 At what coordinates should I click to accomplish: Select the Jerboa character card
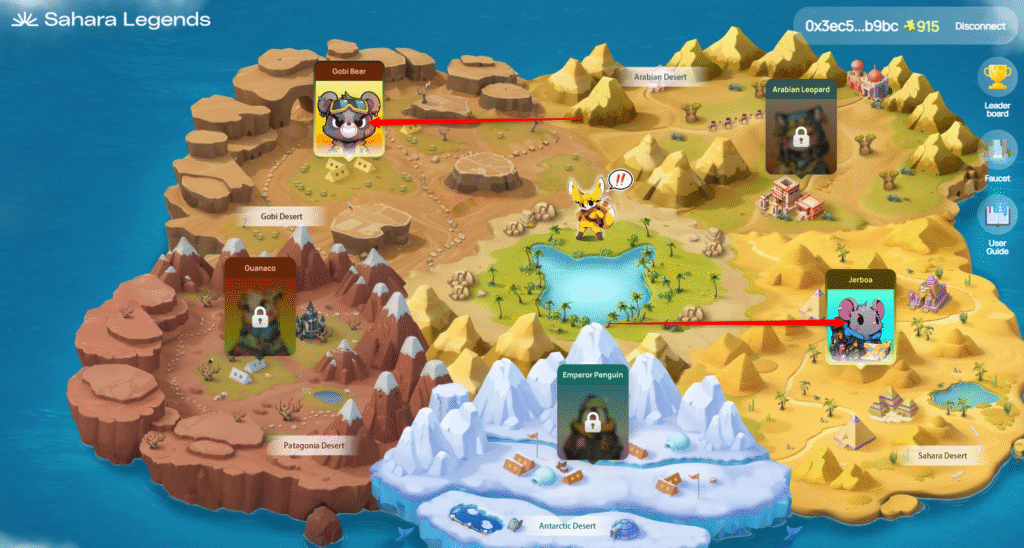click(860, 317)
